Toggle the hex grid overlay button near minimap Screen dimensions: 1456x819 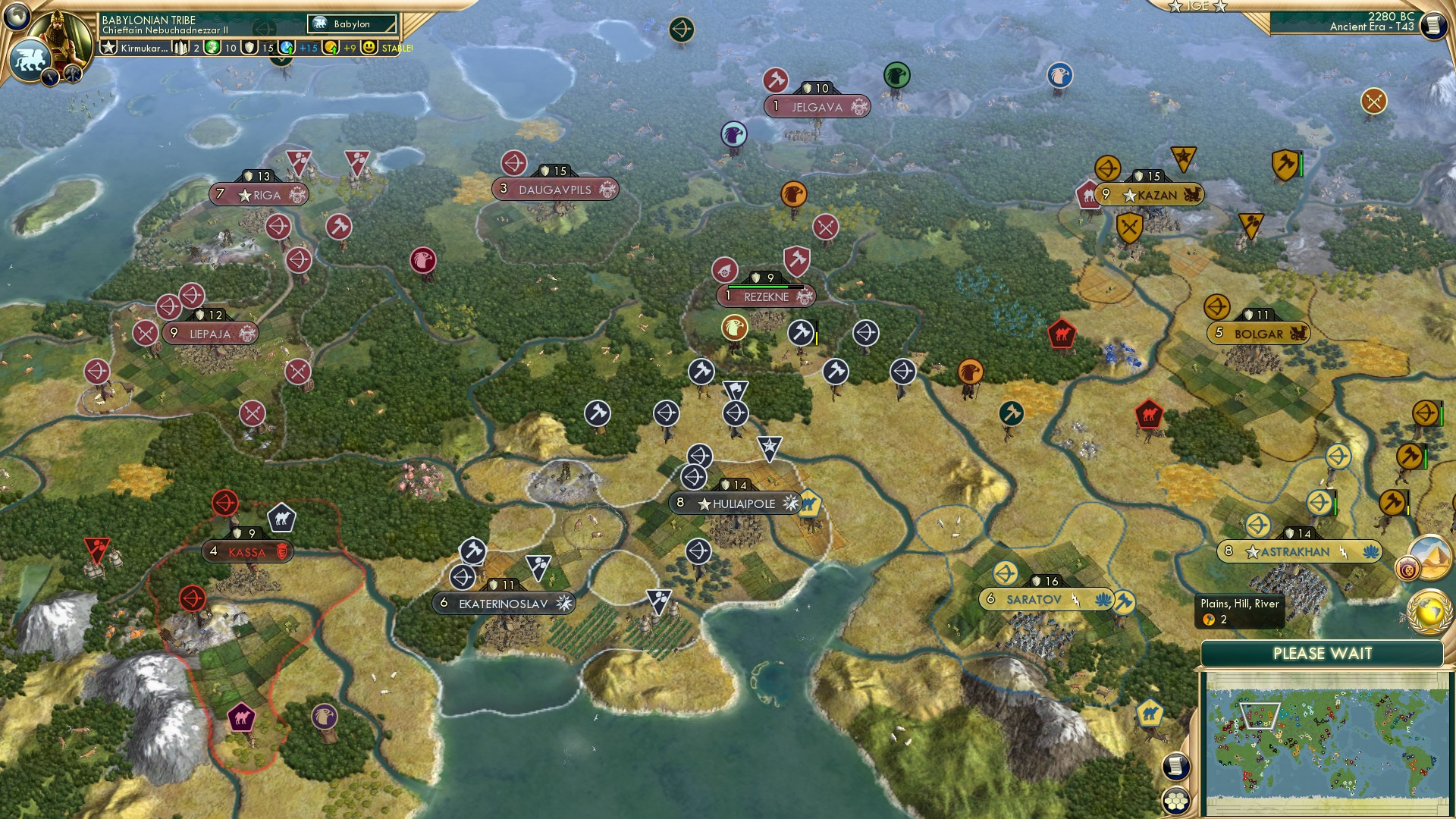click(1175, 800)
